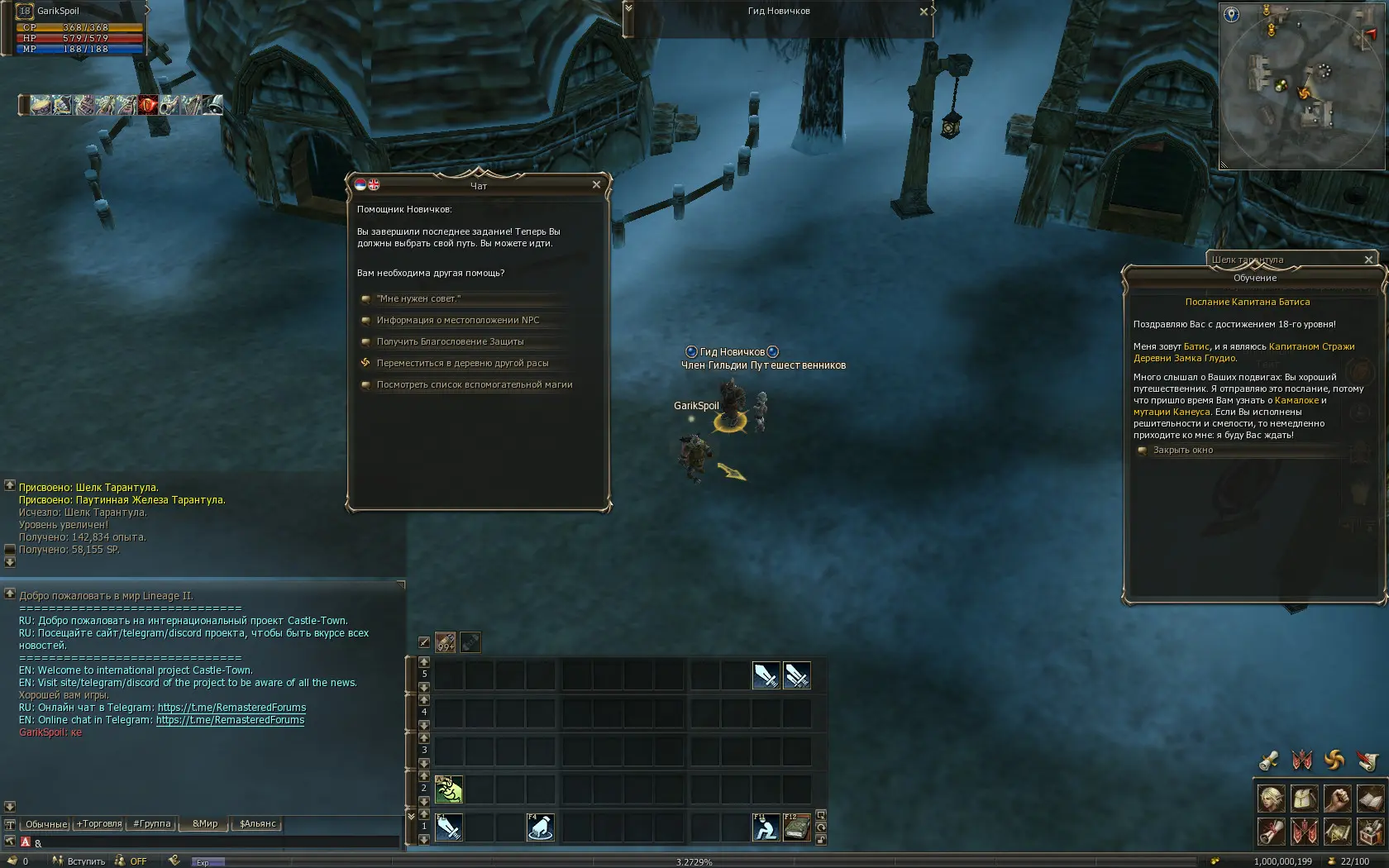The width and height of the screenshot is (1389, 868).
Task: Select the &Мир chat tab
Action: click(x=205, y=824)
